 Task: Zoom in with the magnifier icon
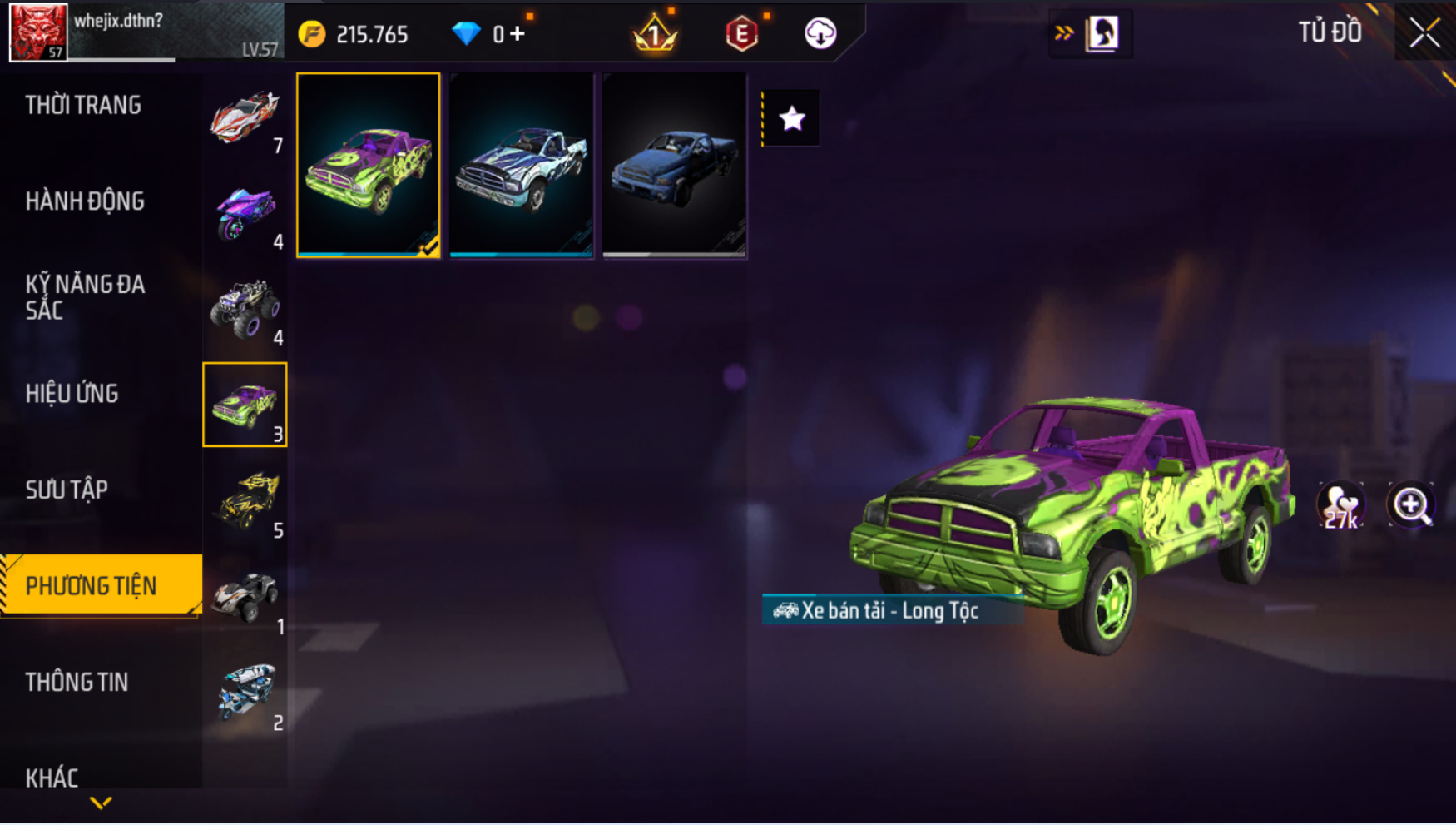[x=1411, y=505]
